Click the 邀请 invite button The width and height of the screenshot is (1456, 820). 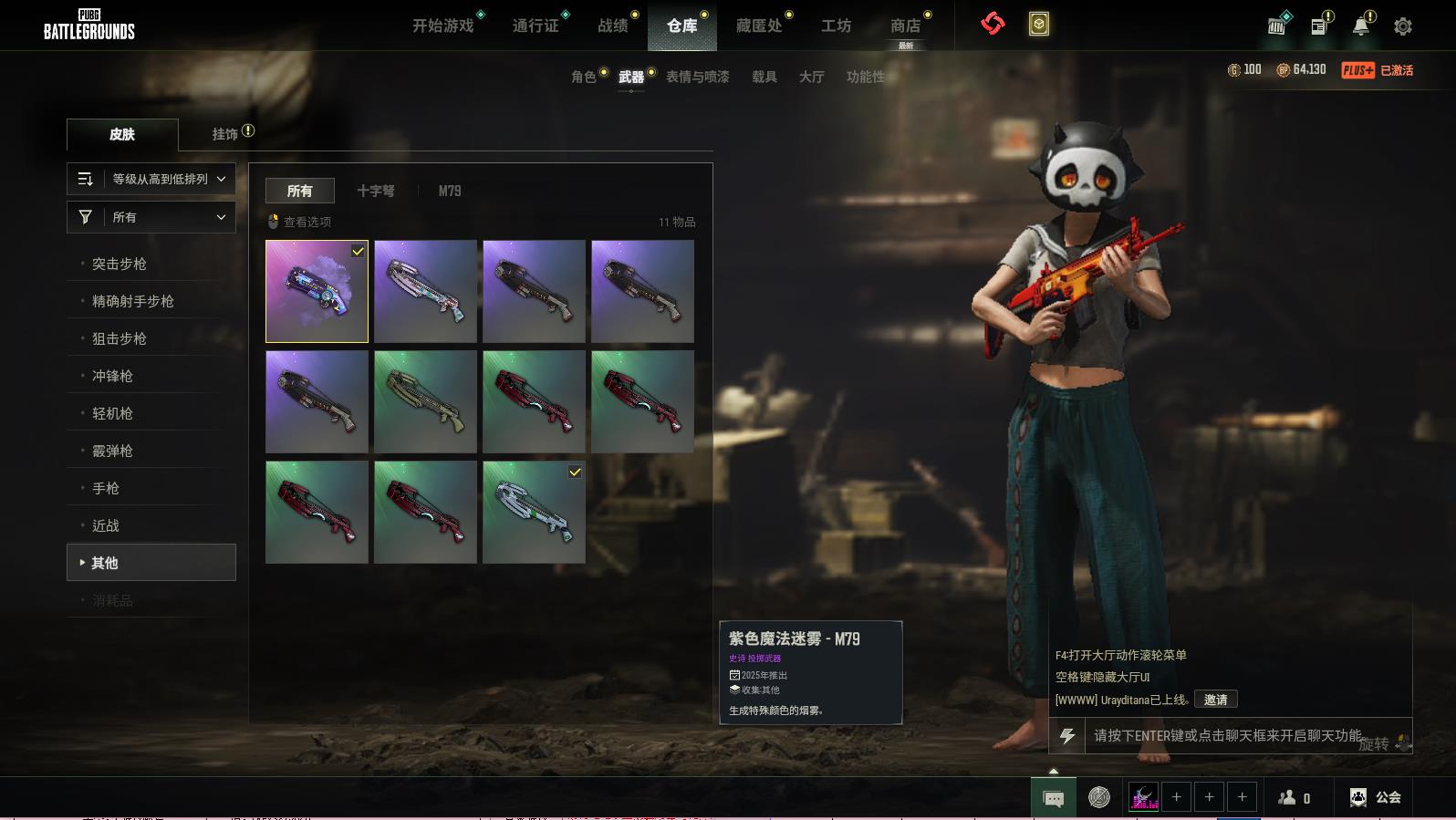click(x=1215, y=700)
